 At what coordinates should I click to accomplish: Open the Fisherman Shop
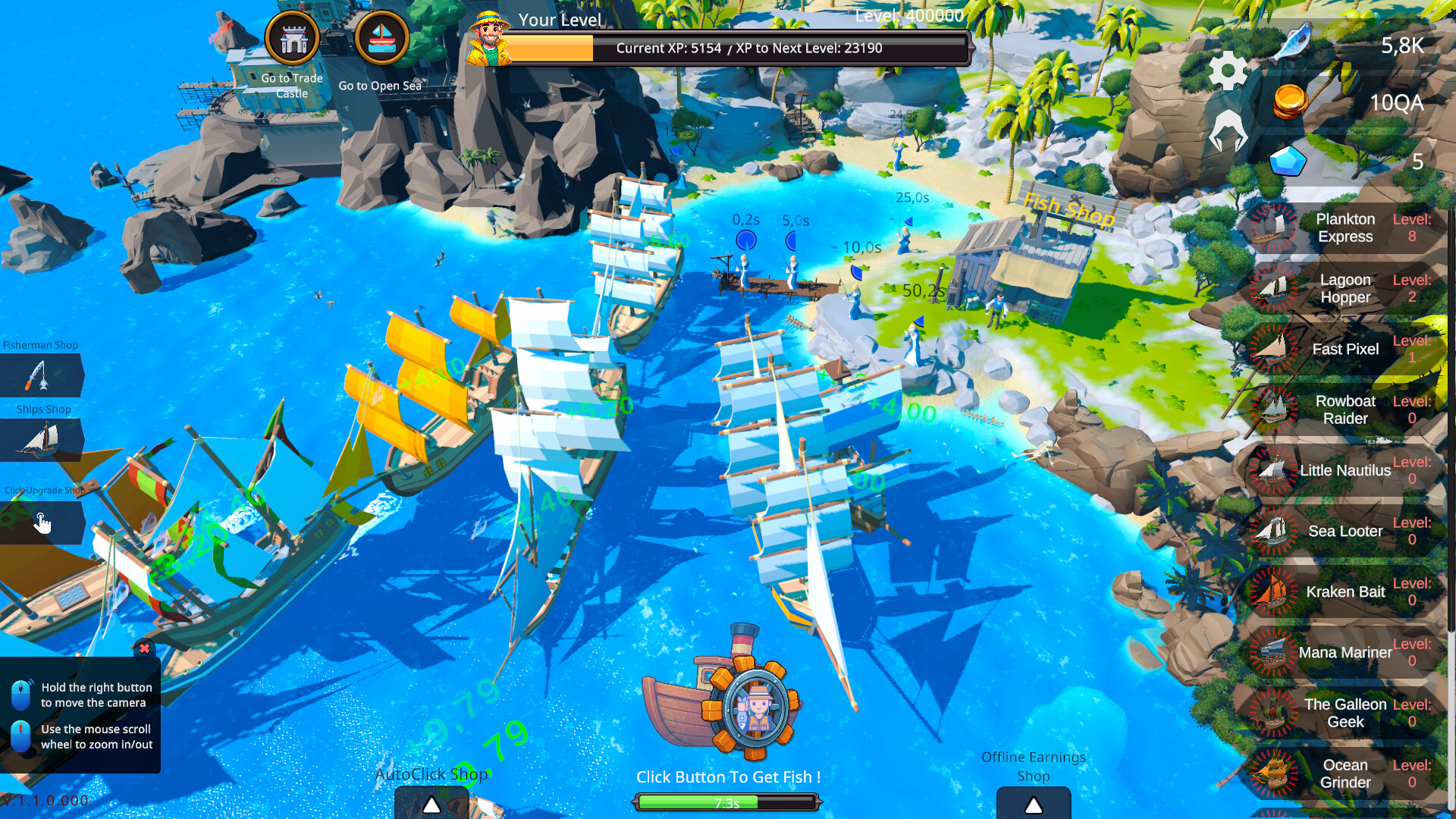click(41, 375)
